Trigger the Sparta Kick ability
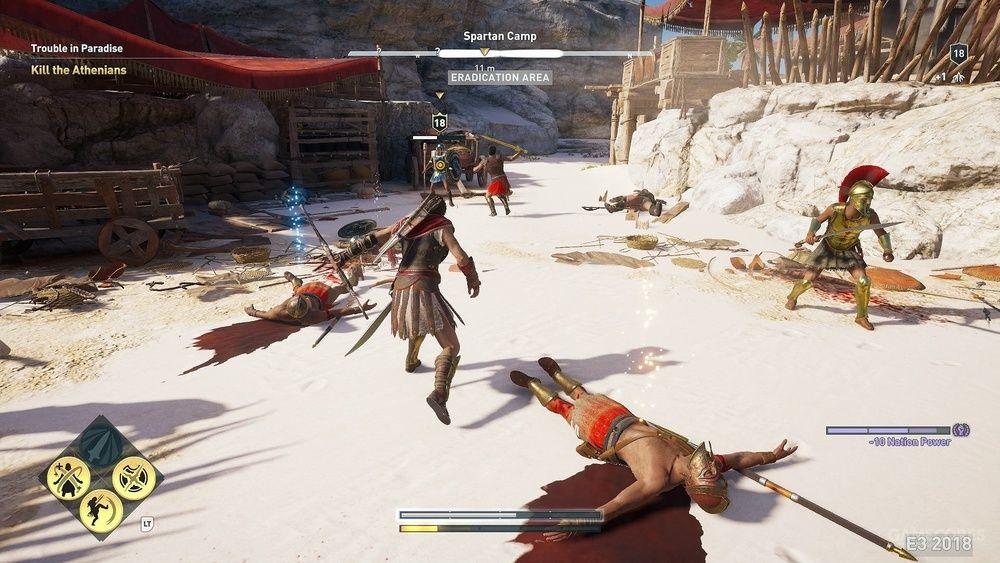This screenshot has width=1000, height=563. [100, 510]
